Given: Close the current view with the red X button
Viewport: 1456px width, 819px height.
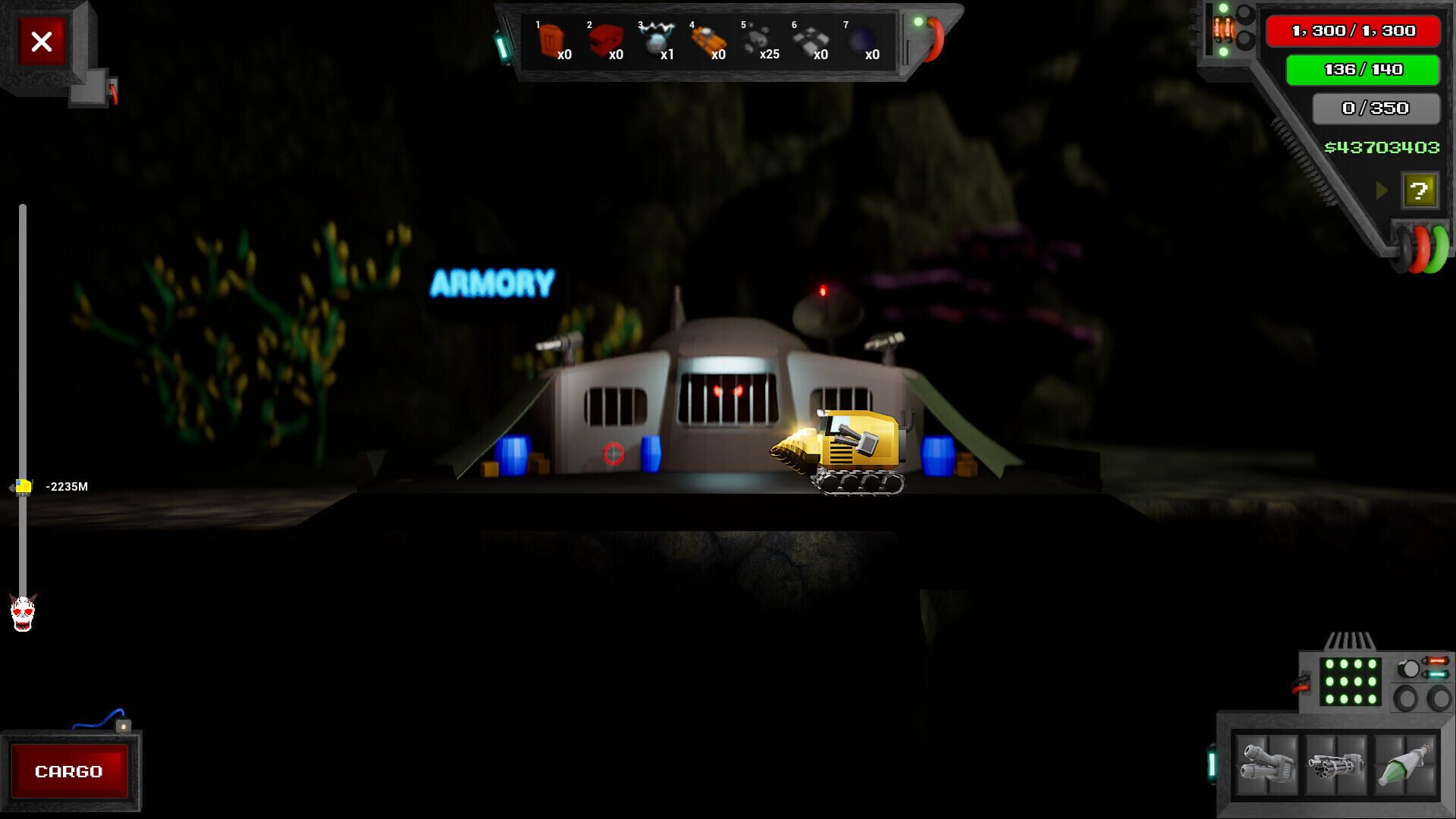Looking at the screenshot, I should [x=42, y=42].
